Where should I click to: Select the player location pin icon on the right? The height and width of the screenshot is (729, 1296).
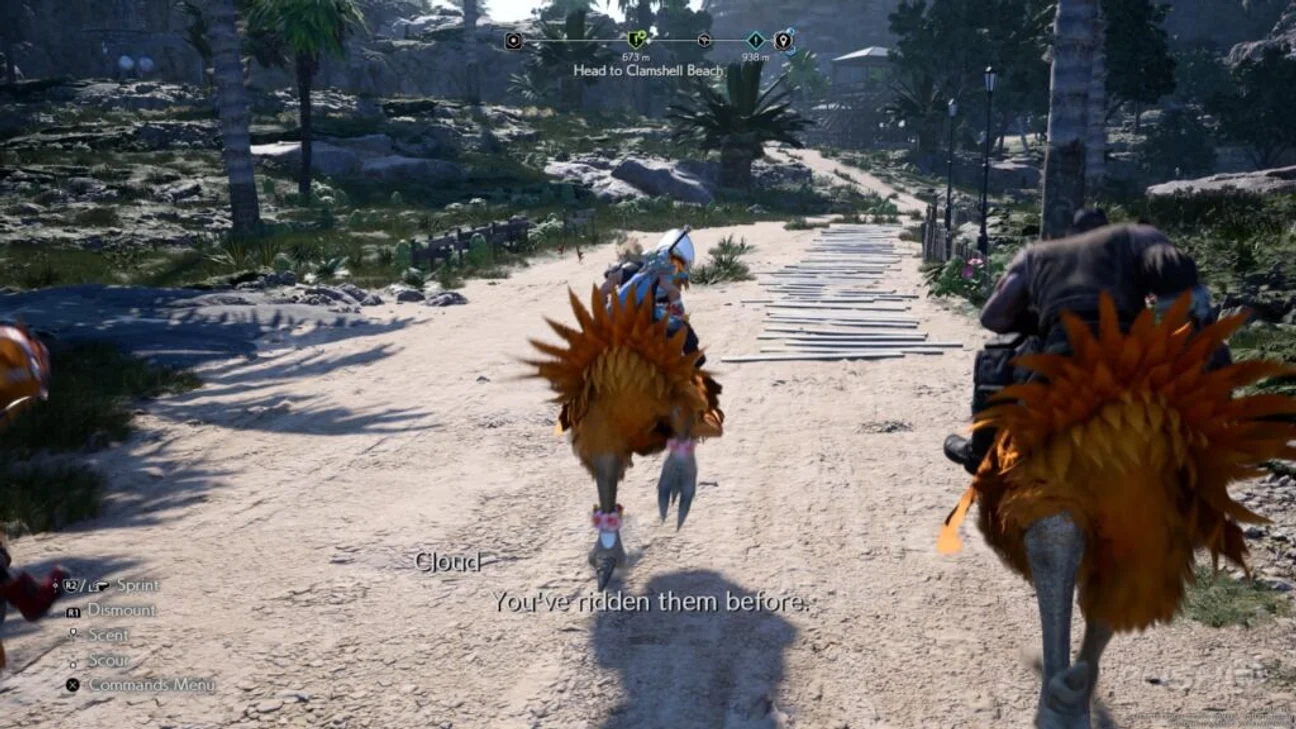[x=783, y=41]
